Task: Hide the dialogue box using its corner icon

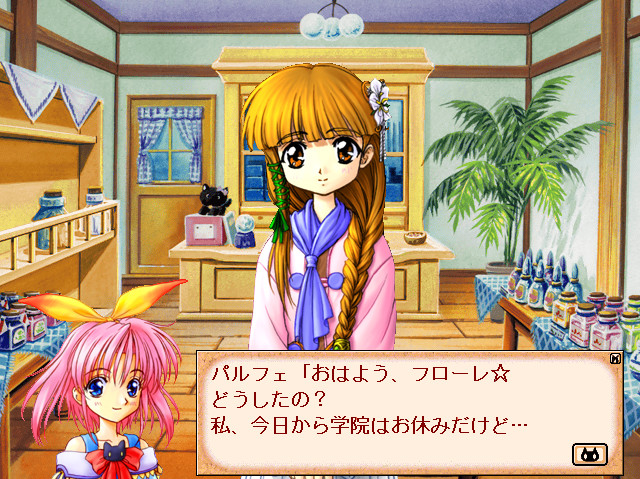Action: (x=615, y=357)
